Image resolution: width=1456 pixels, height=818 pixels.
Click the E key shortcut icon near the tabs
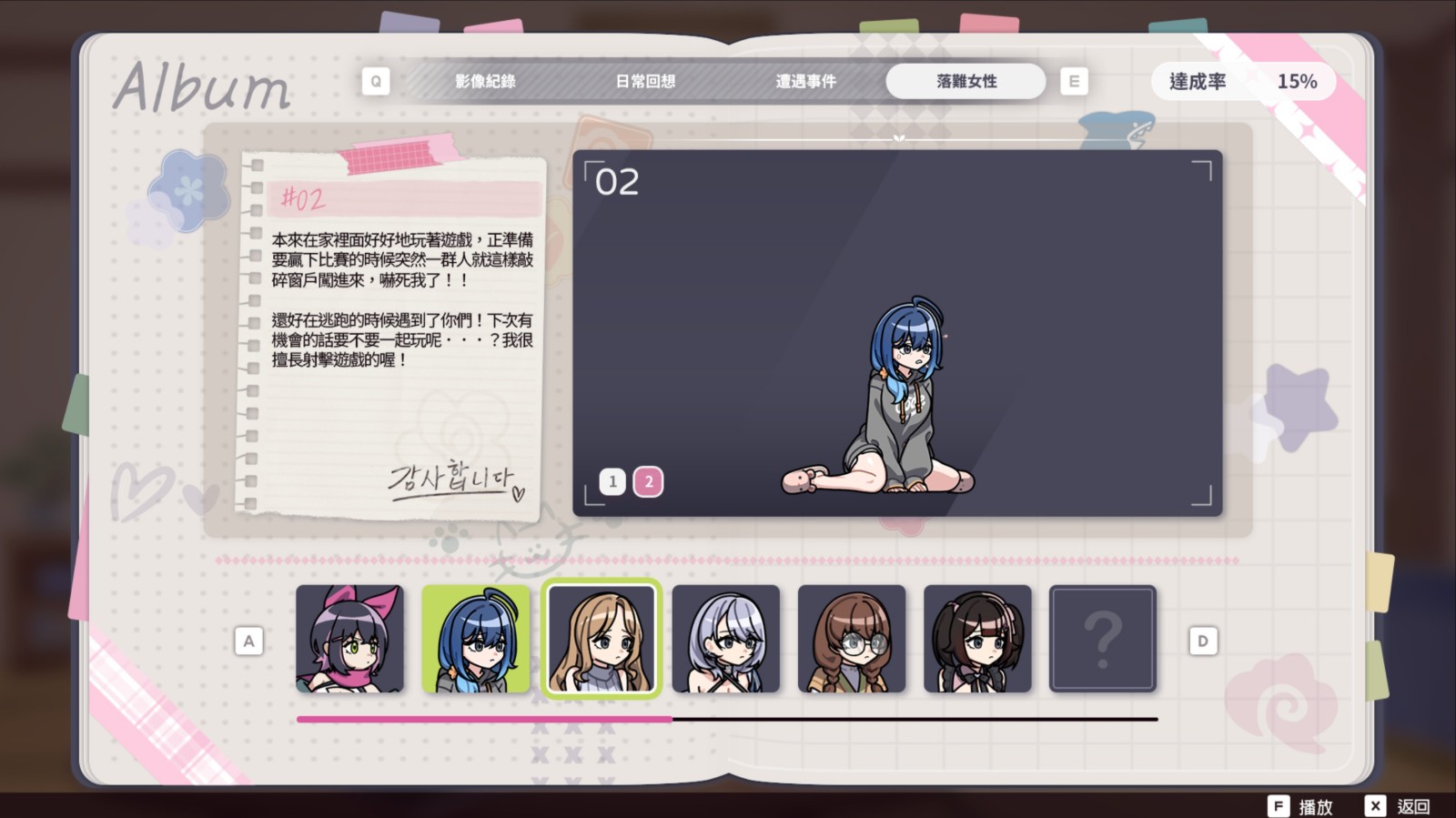pos(1075,81)
